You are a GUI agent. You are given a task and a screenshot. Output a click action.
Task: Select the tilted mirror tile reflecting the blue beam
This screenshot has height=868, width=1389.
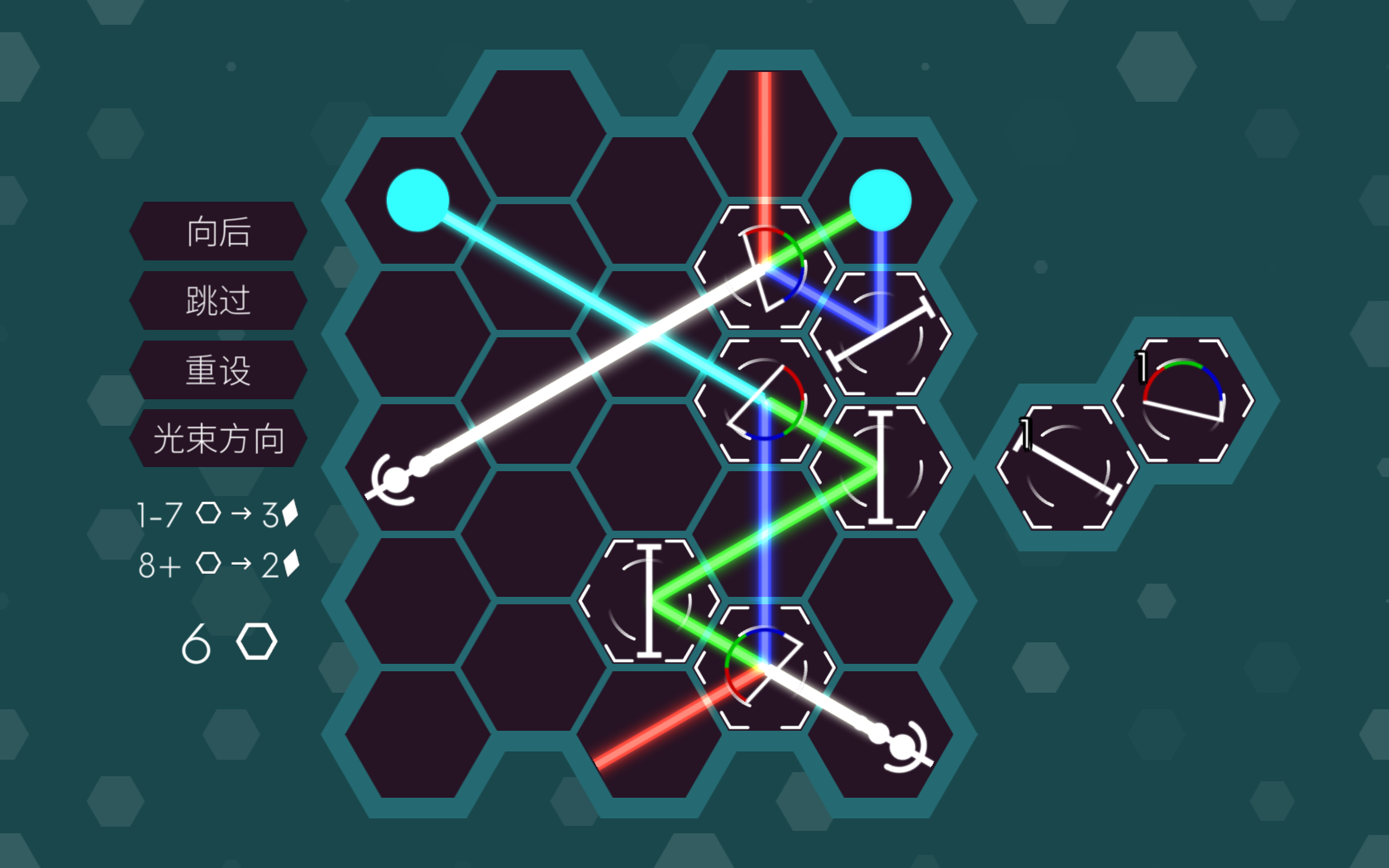880,334
